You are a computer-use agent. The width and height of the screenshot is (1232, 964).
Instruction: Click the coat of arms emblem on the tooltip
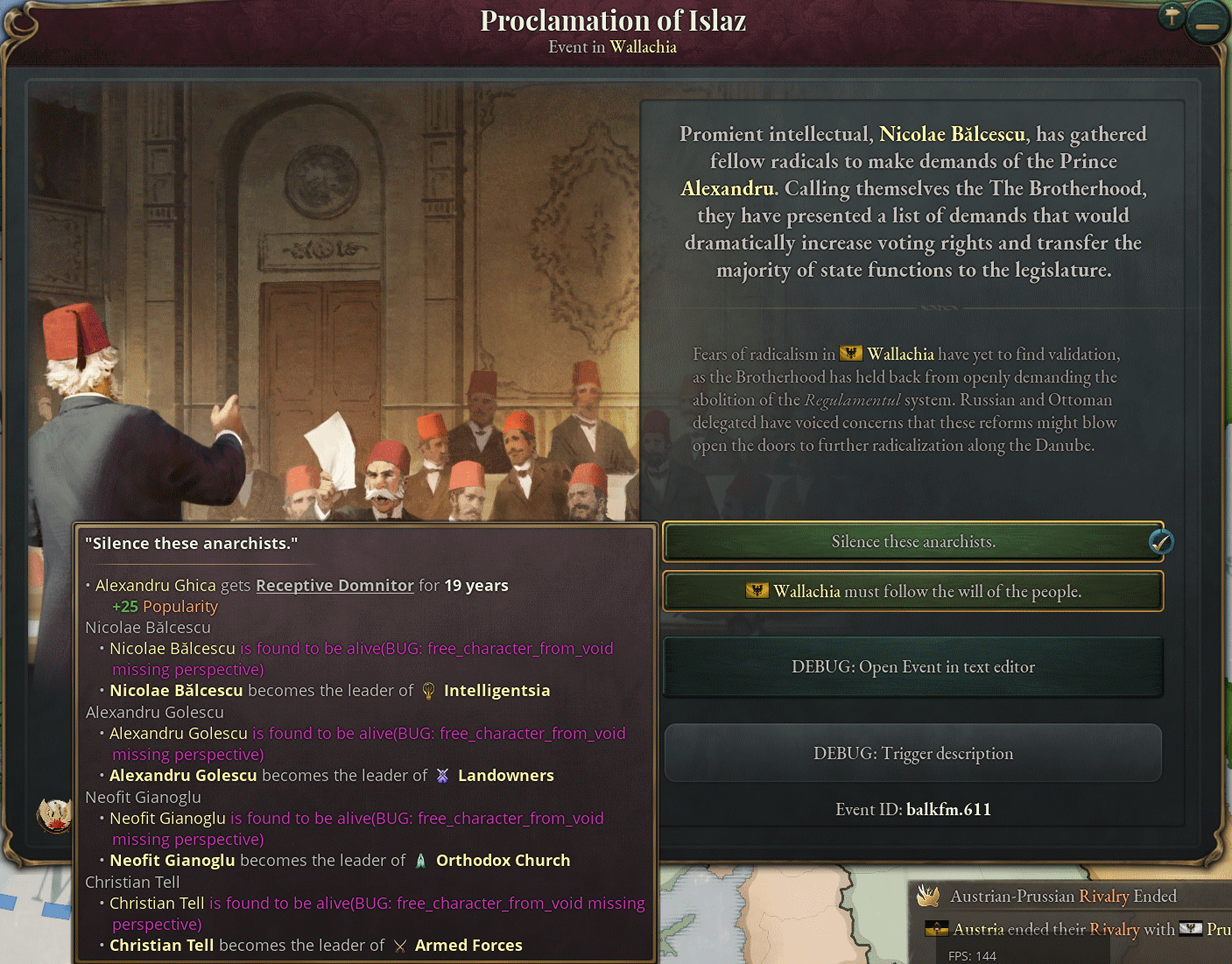54,816
